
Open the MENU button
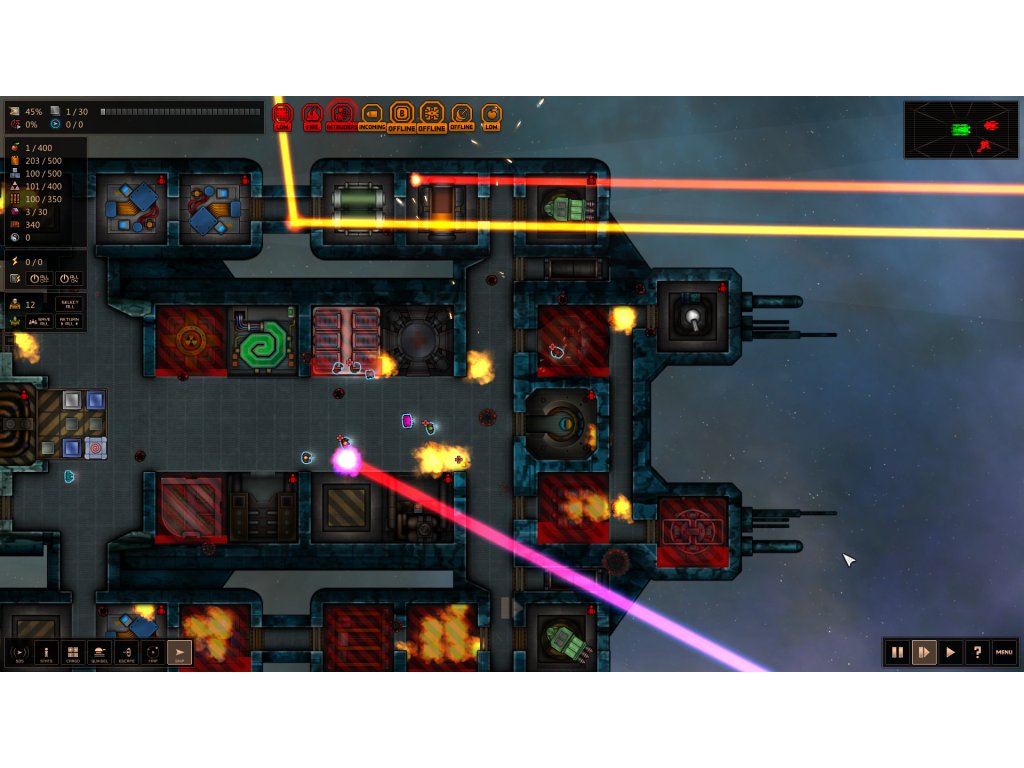tap(1004, 653)
